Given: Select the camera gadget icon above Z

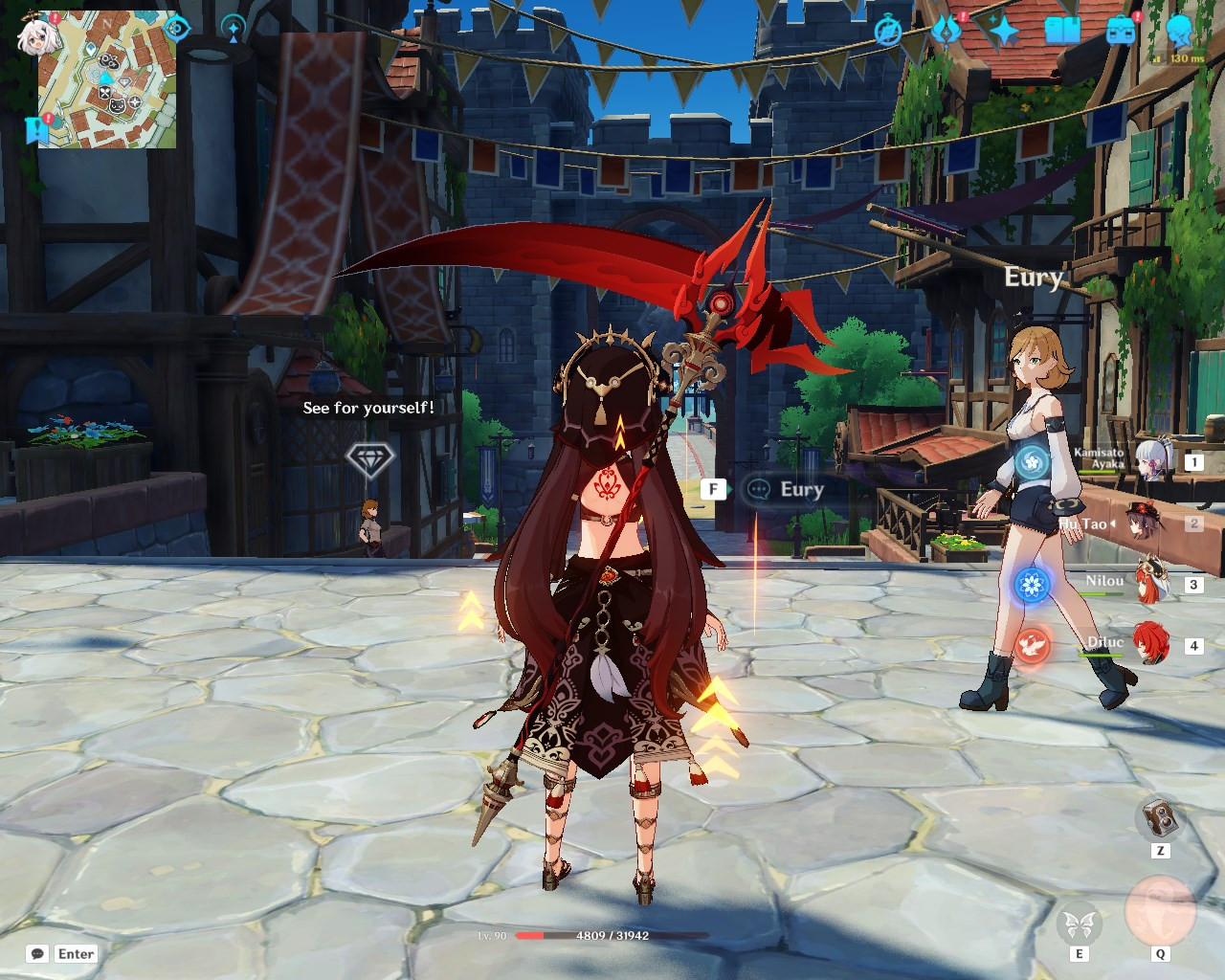Looking at the screenshot, I should 1159,819.
